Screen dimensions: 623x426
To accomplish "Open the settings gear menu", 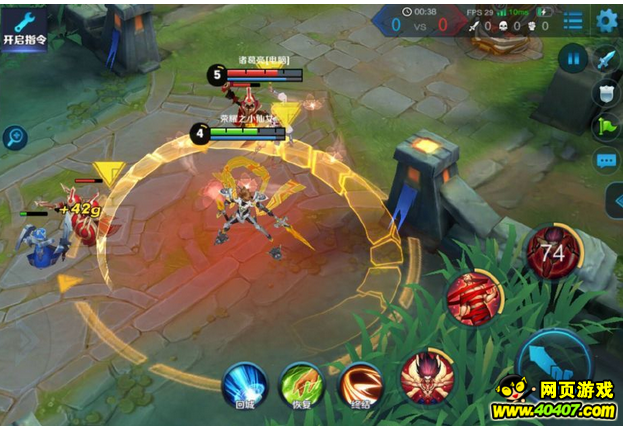I will click(x=606, y=20).
